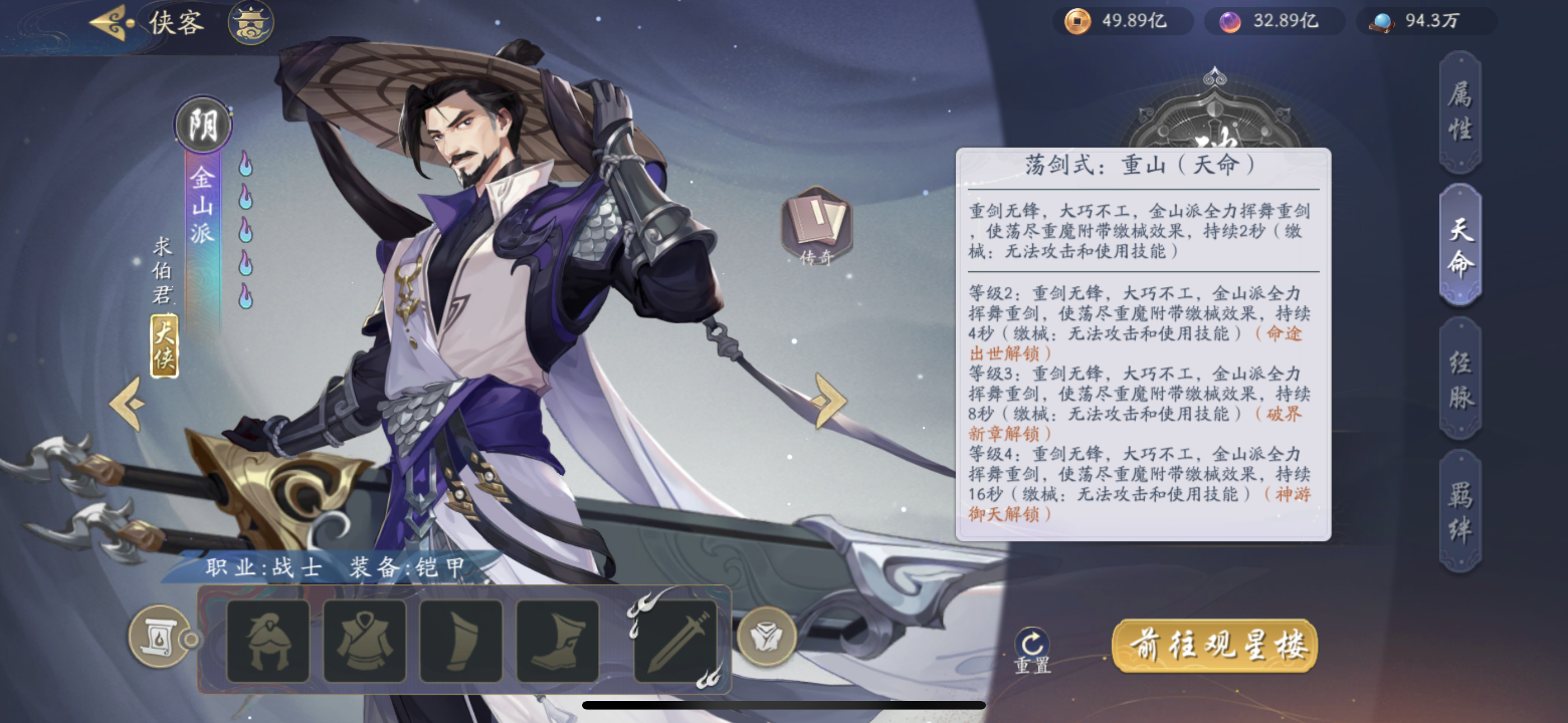Select the helmet equipment slot

pos(268,641)
